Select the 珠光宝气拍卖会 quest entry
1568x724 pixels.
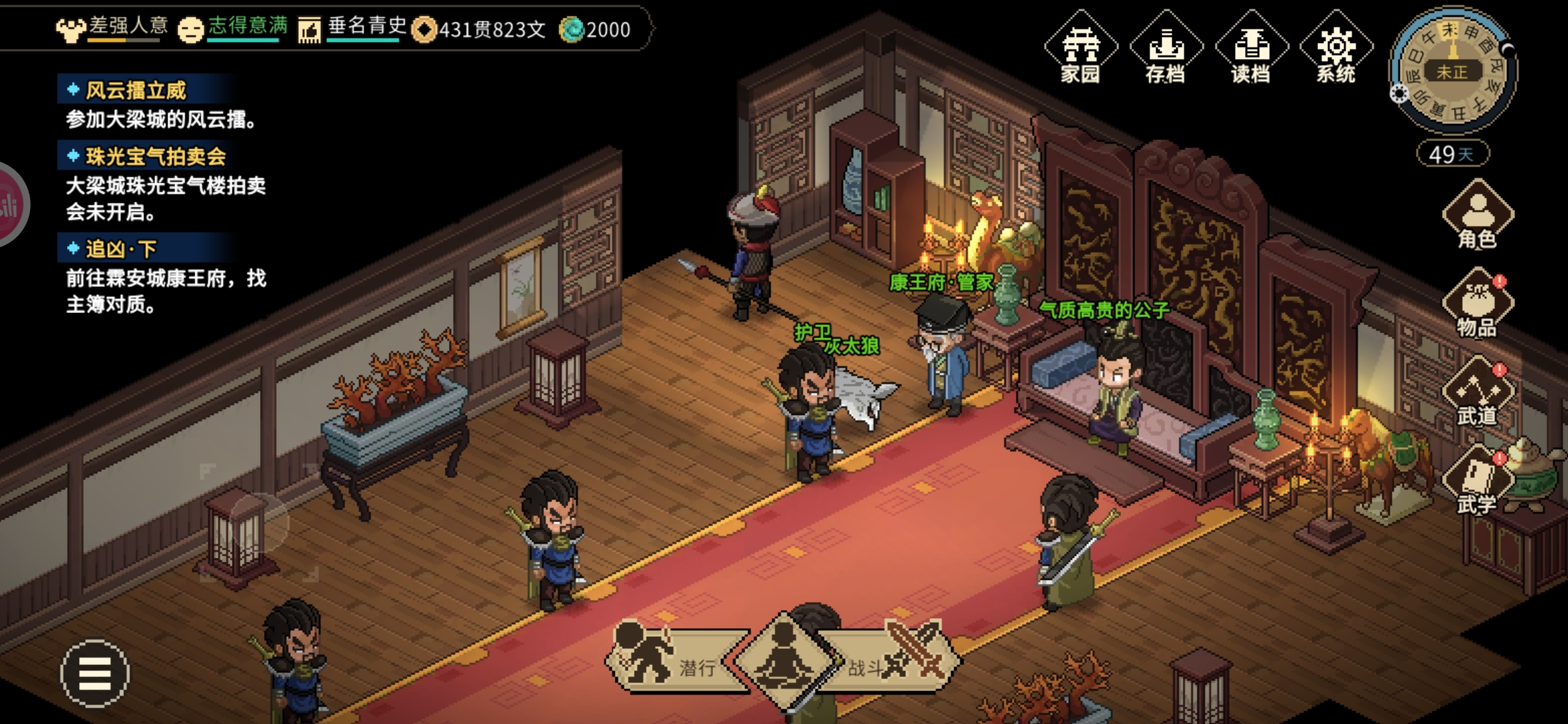click(155, 156)
